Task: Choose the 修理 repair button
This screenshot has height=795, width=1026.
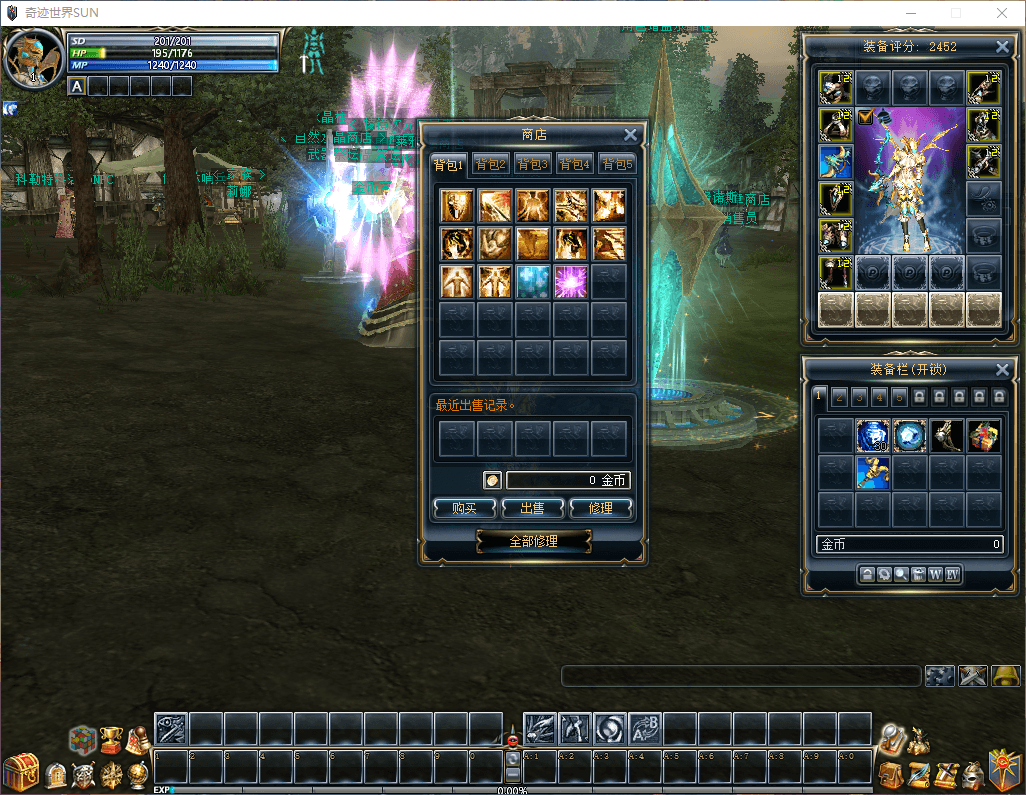Action: point(601,508)
